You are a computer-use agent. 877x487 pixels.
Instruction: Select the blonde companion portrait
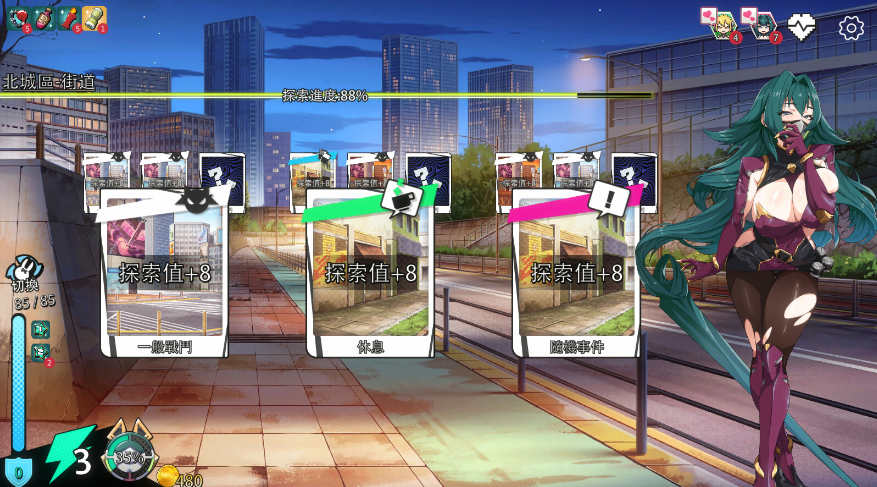(725, 24)
